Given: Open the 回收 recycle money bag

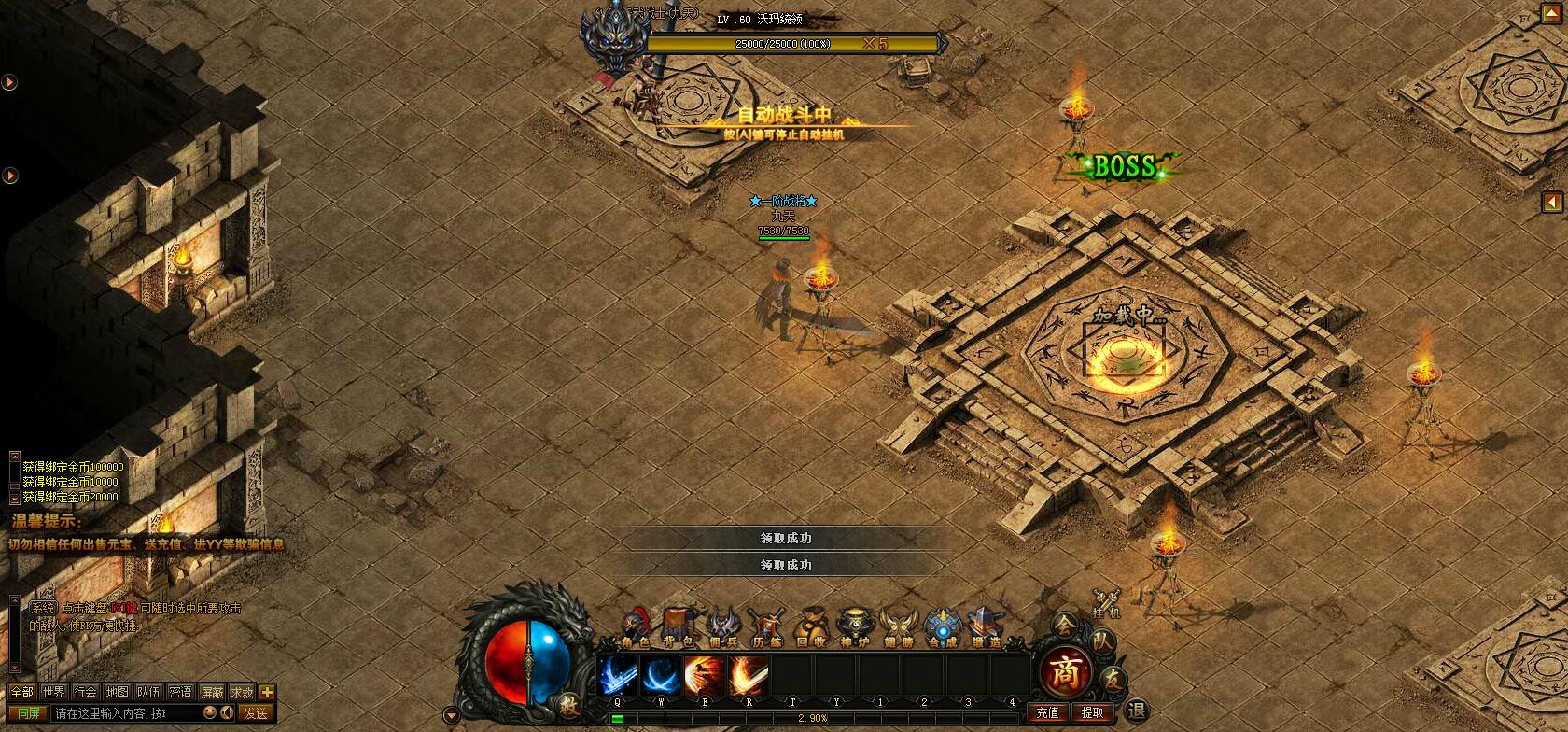Looking at the screenshot, I should click(x=811, y=627).
